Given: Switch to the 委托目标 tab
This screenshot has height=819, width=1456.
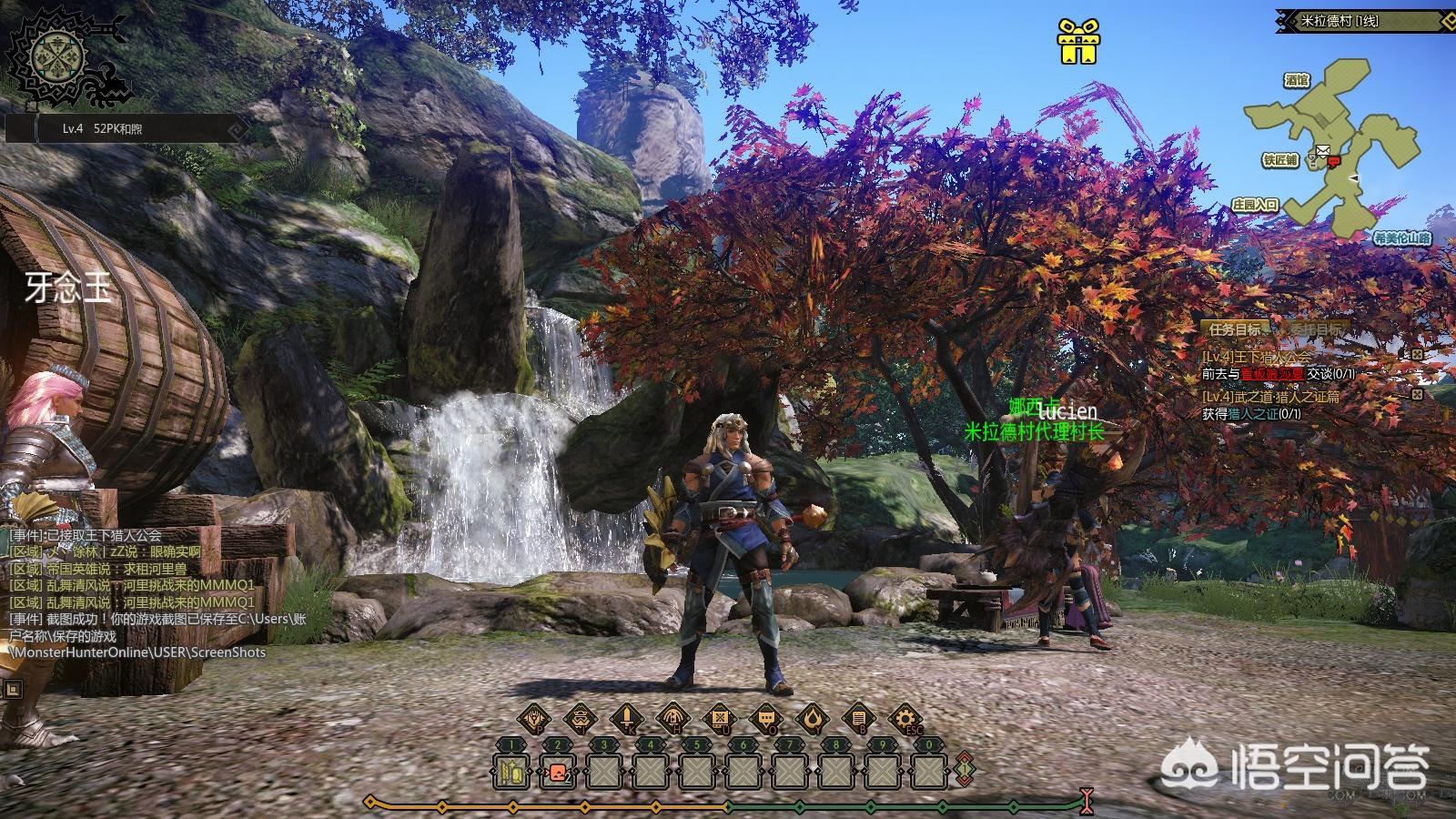Looking at the screenshot, I should (1316, 329).
